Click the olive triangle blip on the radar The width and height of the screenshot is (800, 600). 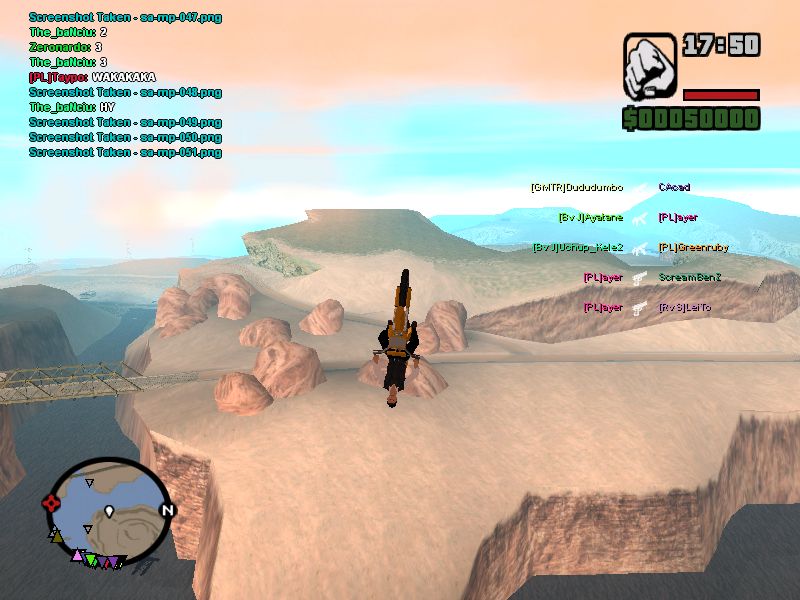(x=57, y=537)
